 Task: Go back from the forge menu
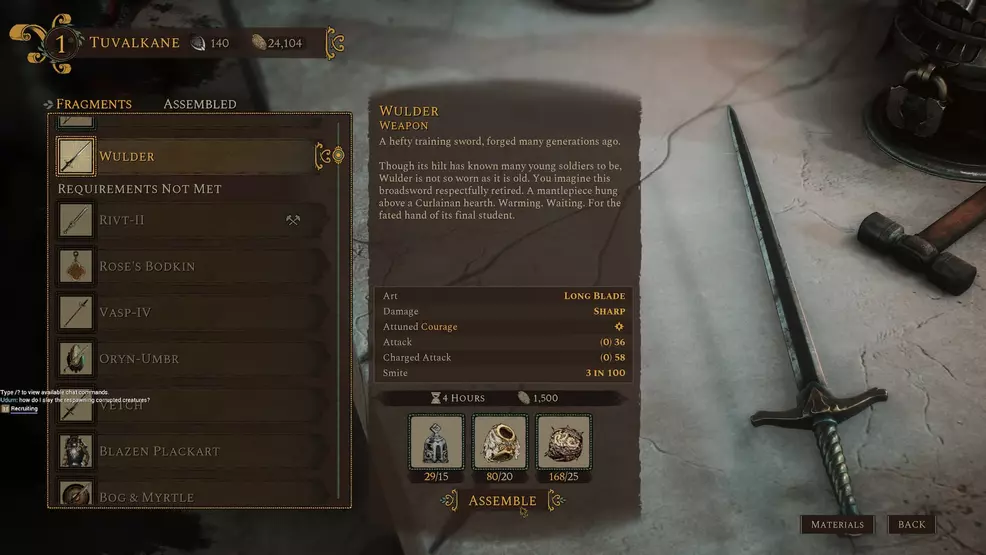point(911,524)
